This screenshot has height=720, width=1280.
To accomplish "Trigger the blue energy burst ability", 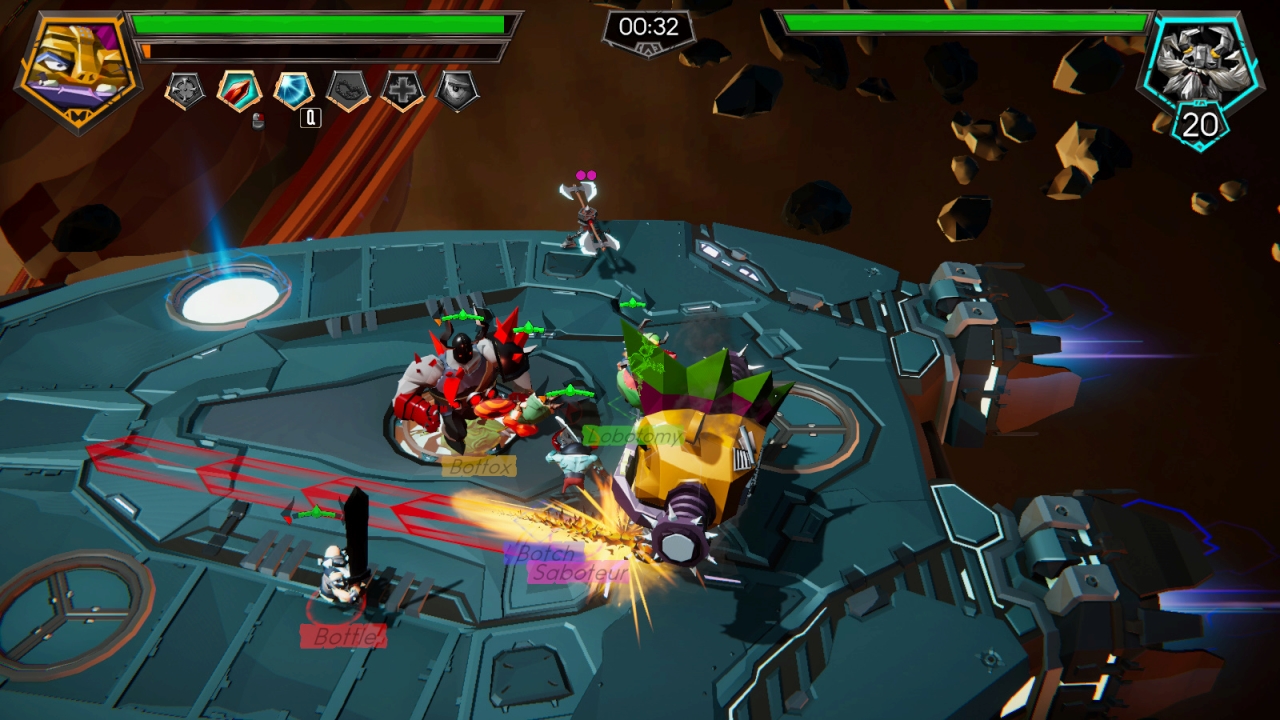I will (x=294, y=91).
